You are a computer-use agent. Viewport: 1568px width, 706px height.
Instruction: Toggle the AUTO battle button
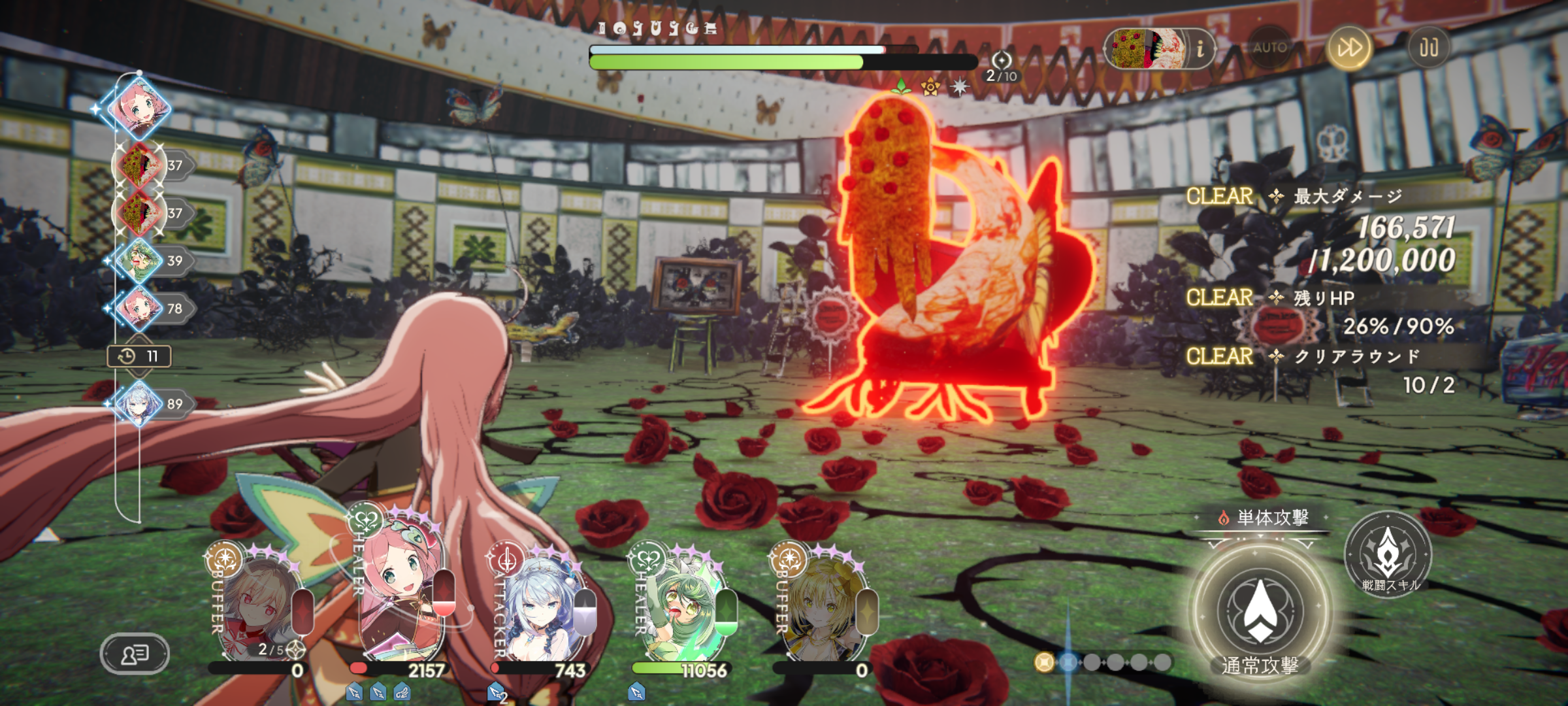click(1269, 48)
